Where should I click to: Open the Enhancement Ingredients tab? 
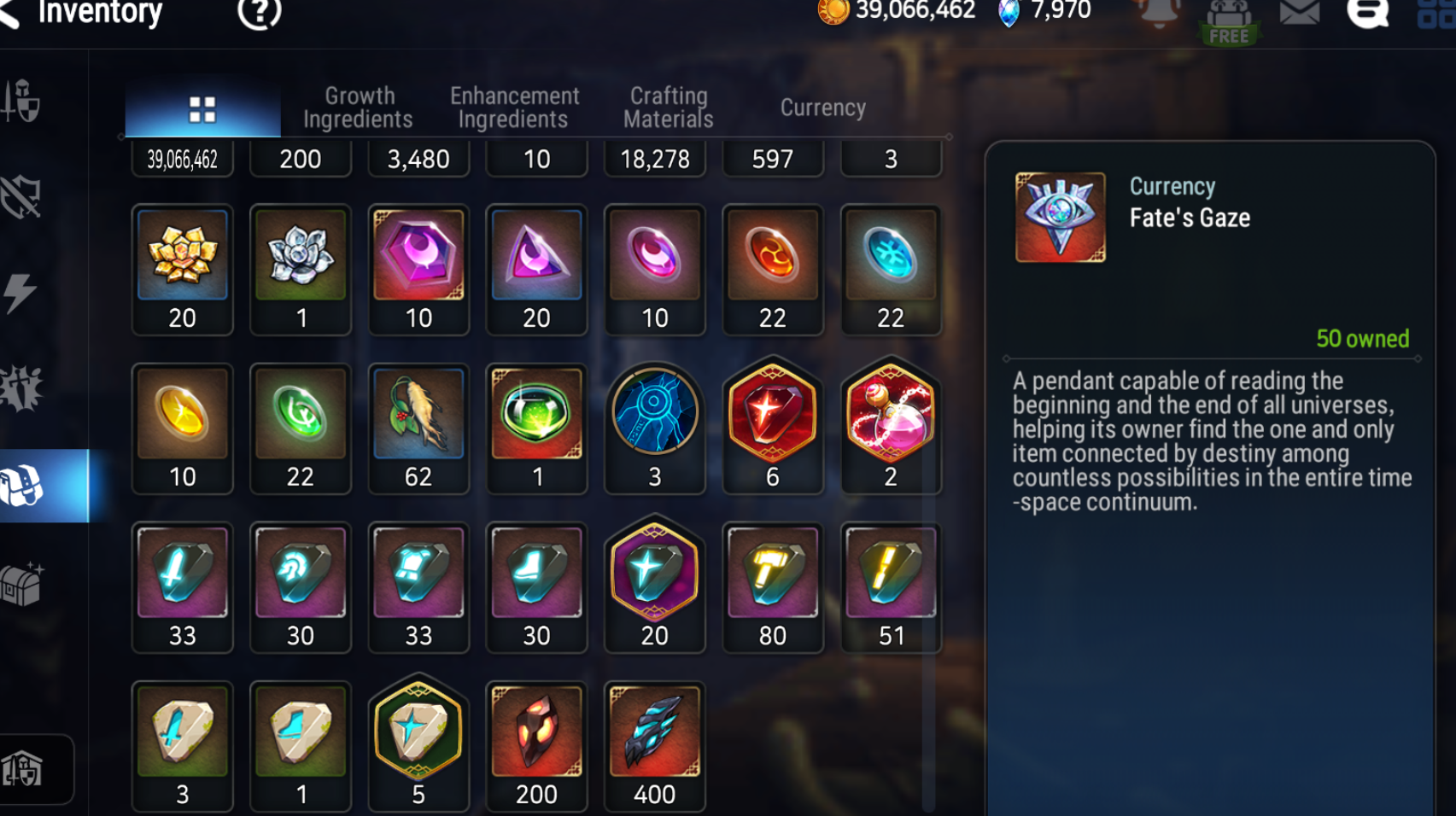[x=514, y=108]
